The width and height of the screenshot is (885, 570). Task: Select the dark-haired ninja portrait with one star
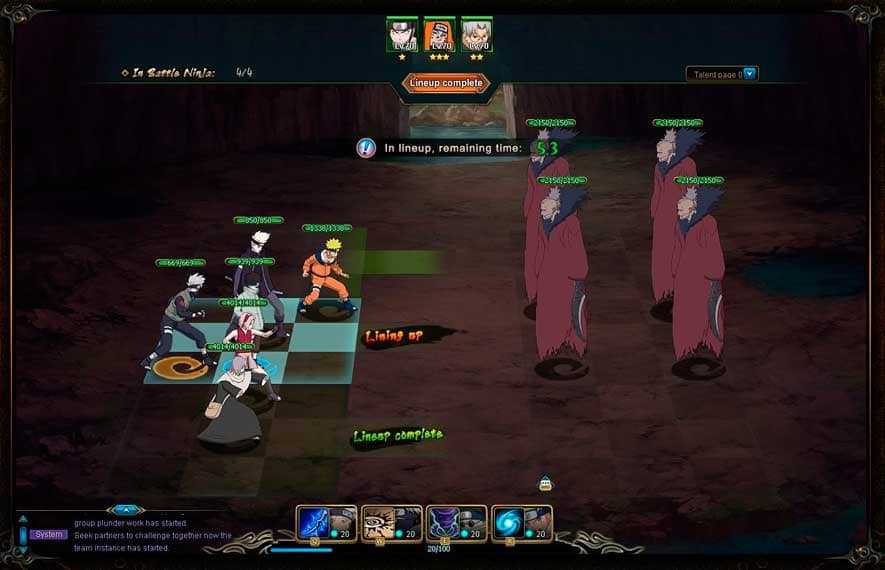tap(402, 35)
